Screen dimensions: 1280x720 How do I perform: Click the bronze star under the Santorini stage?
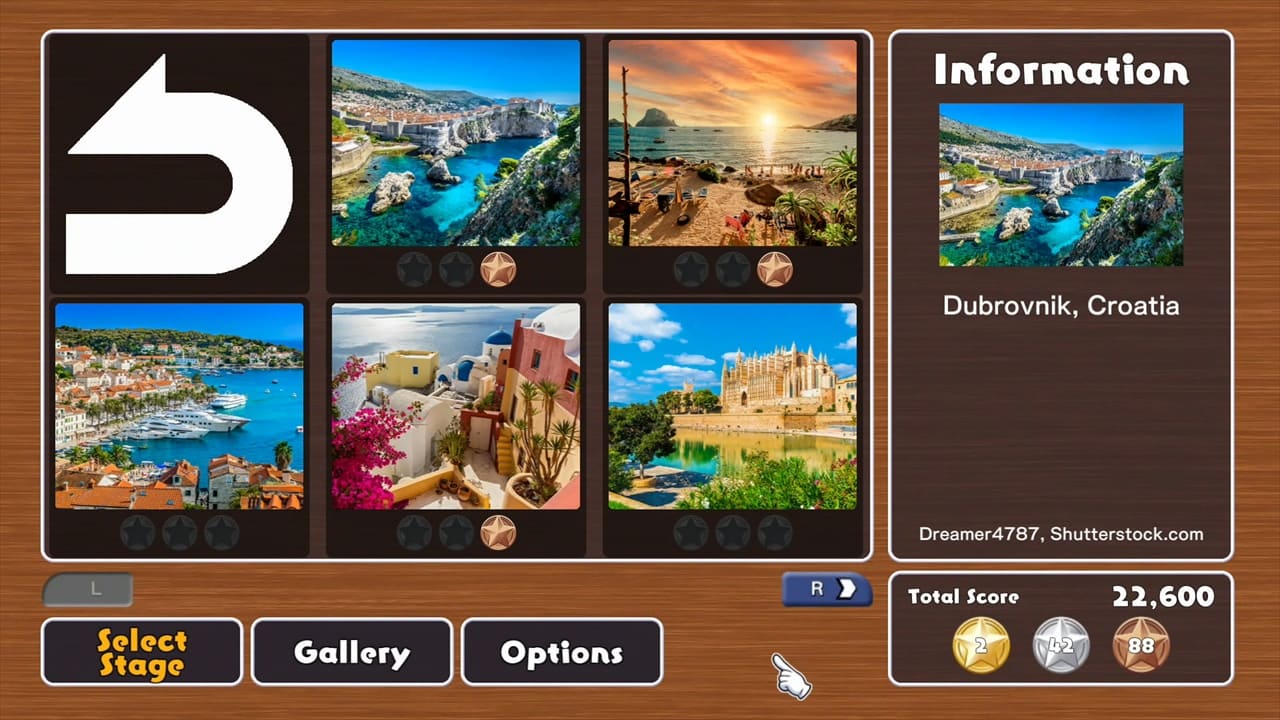[x=499, y=532]
